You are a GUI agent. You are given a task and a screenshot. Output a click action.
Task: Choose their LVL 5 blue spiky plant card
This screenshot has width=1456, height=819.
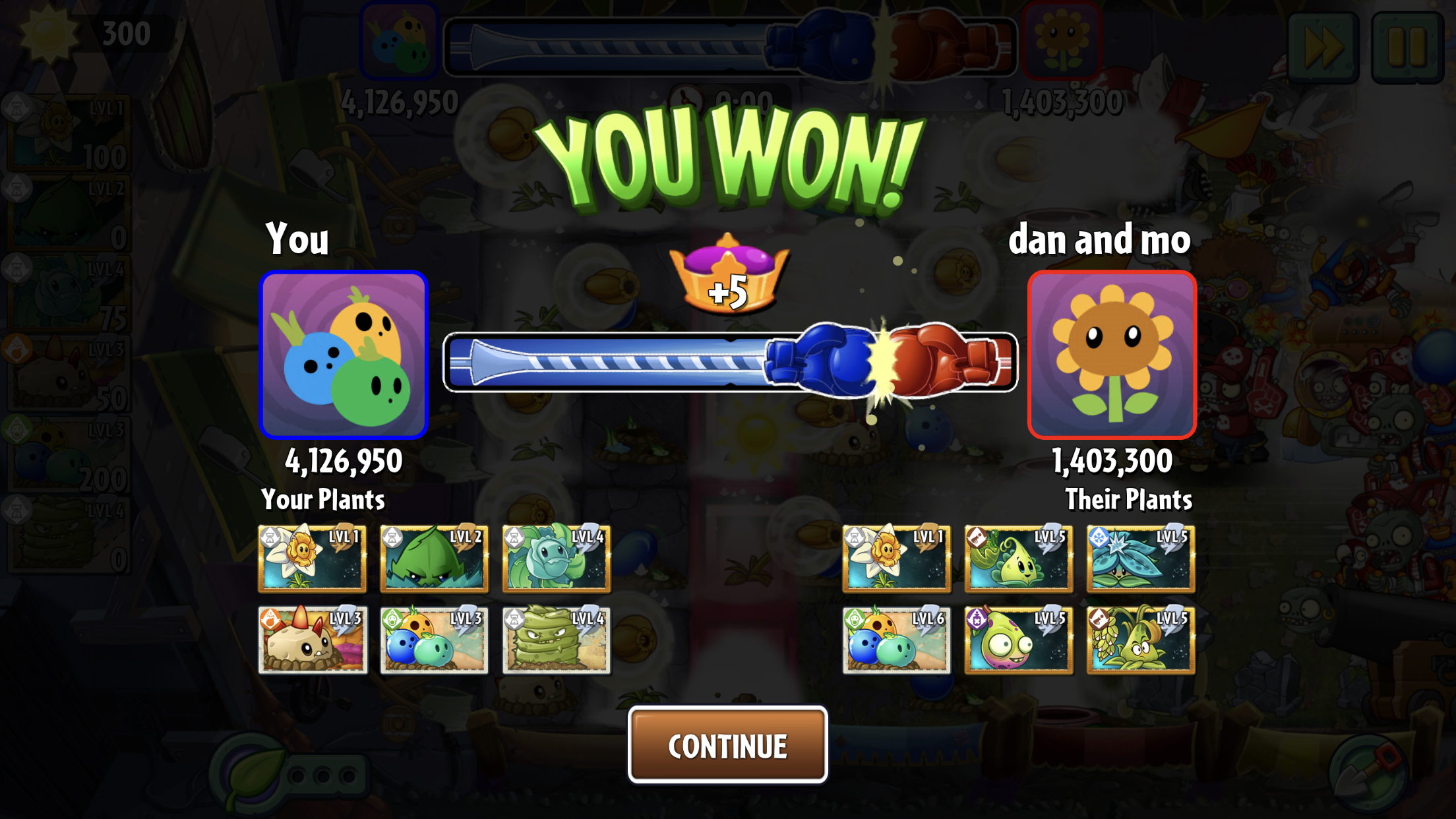pyautogui.click(x=1141, y=559)
